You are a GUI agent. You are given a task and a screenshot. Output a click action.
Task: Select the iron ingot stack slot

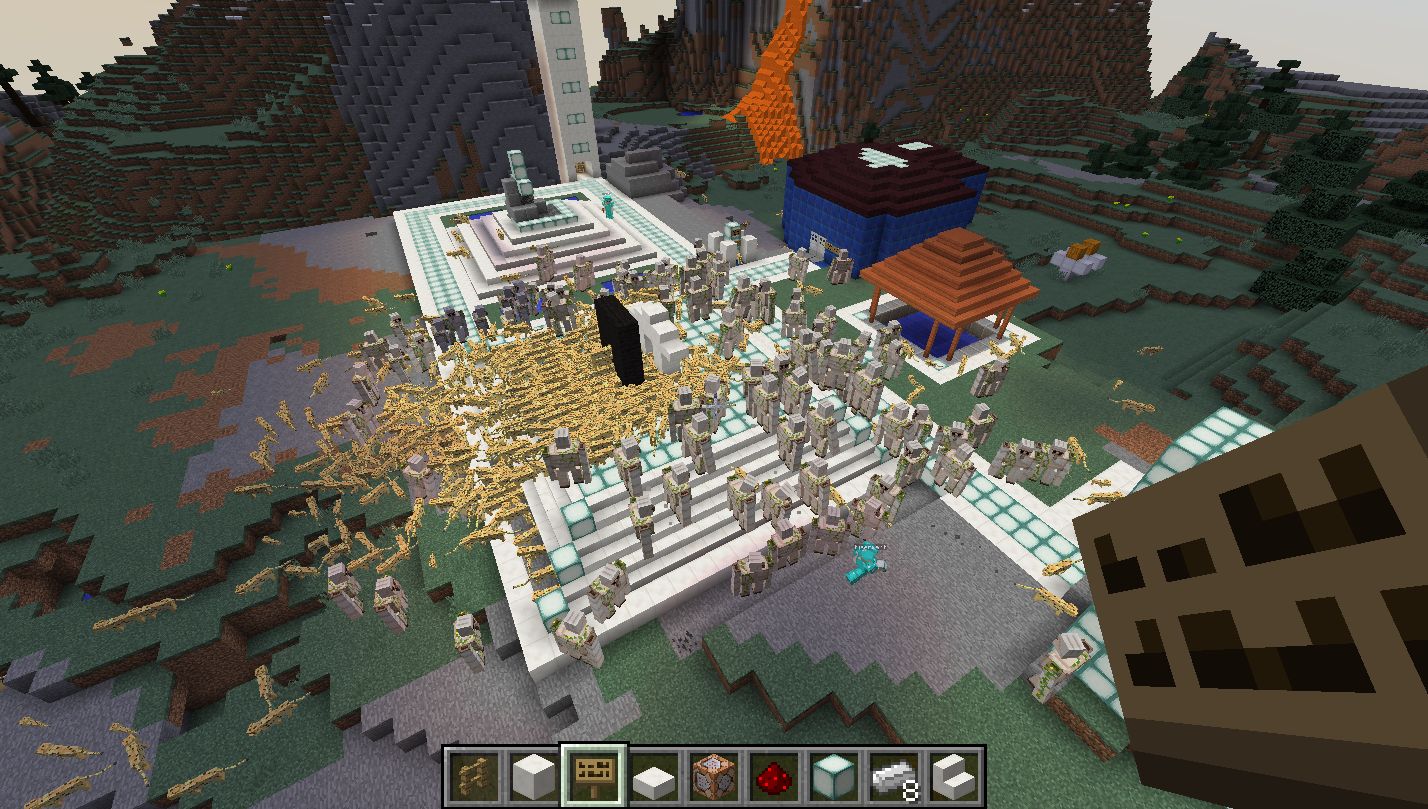[894, 776]
